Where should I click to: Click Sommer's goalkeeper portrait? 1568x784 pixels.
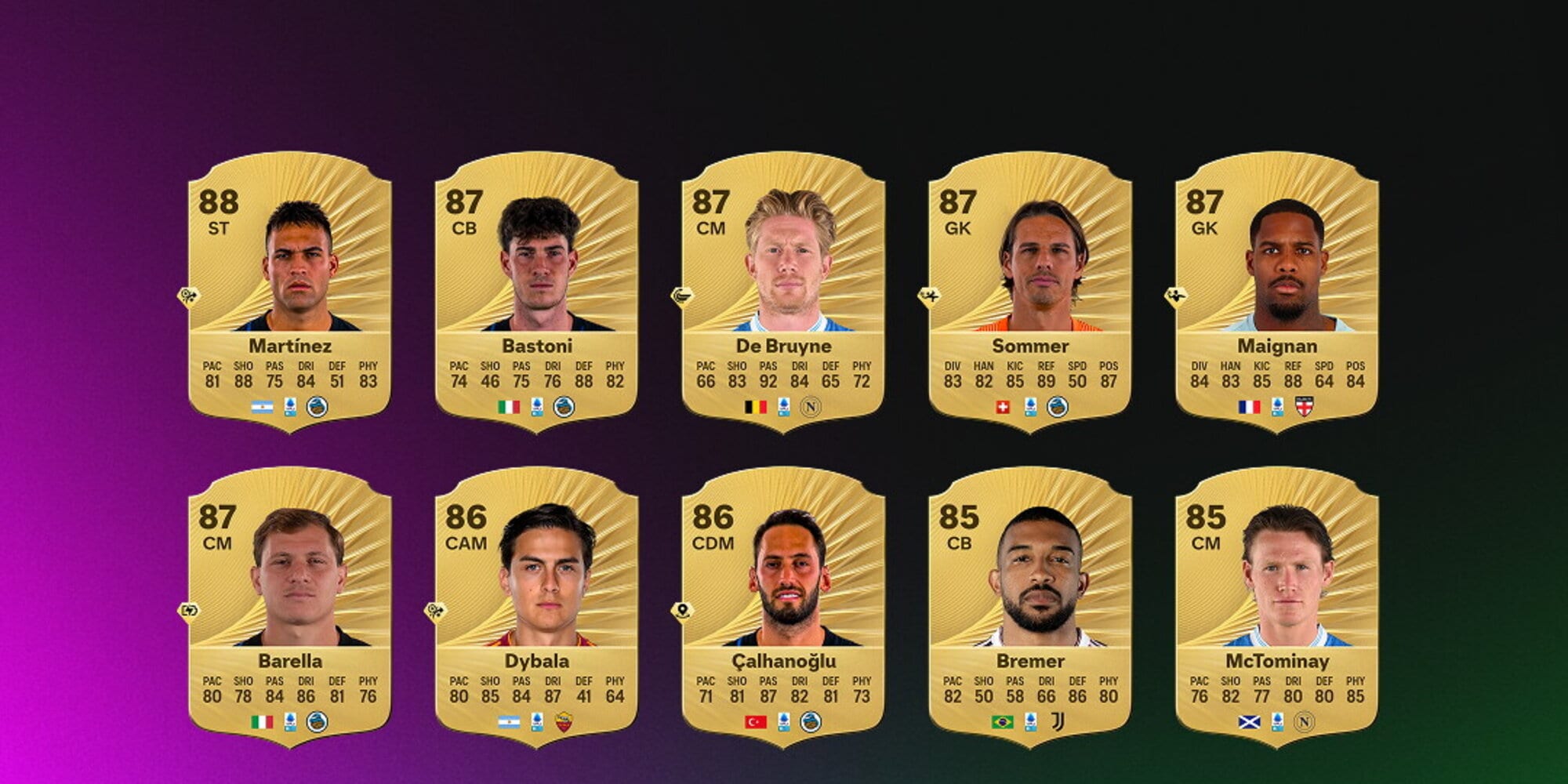1043,267
